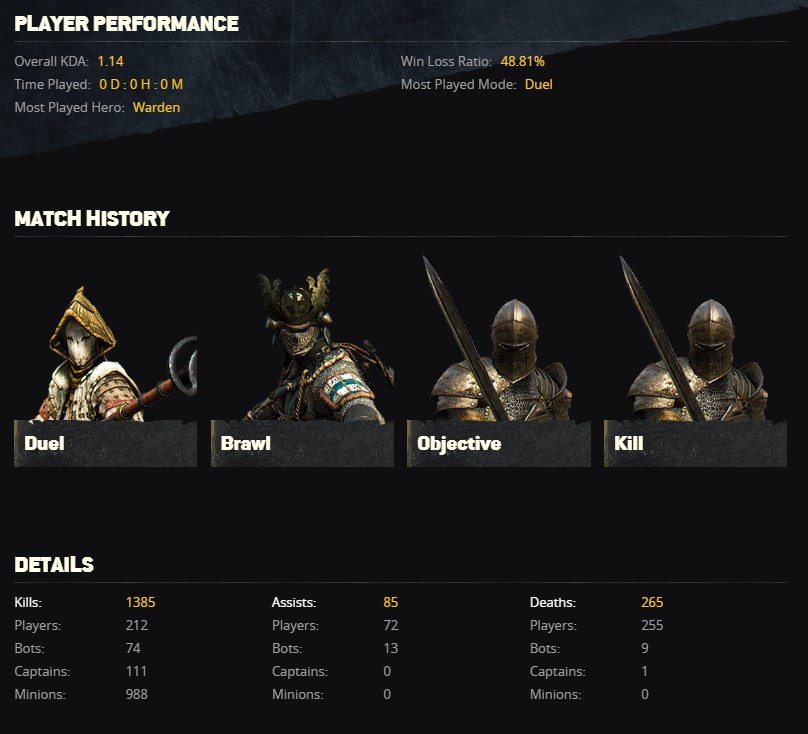The width and height of the screenshot is (808, 734).
Task: Choose the Objective mode tile
Action: click(x=498, y=360)
